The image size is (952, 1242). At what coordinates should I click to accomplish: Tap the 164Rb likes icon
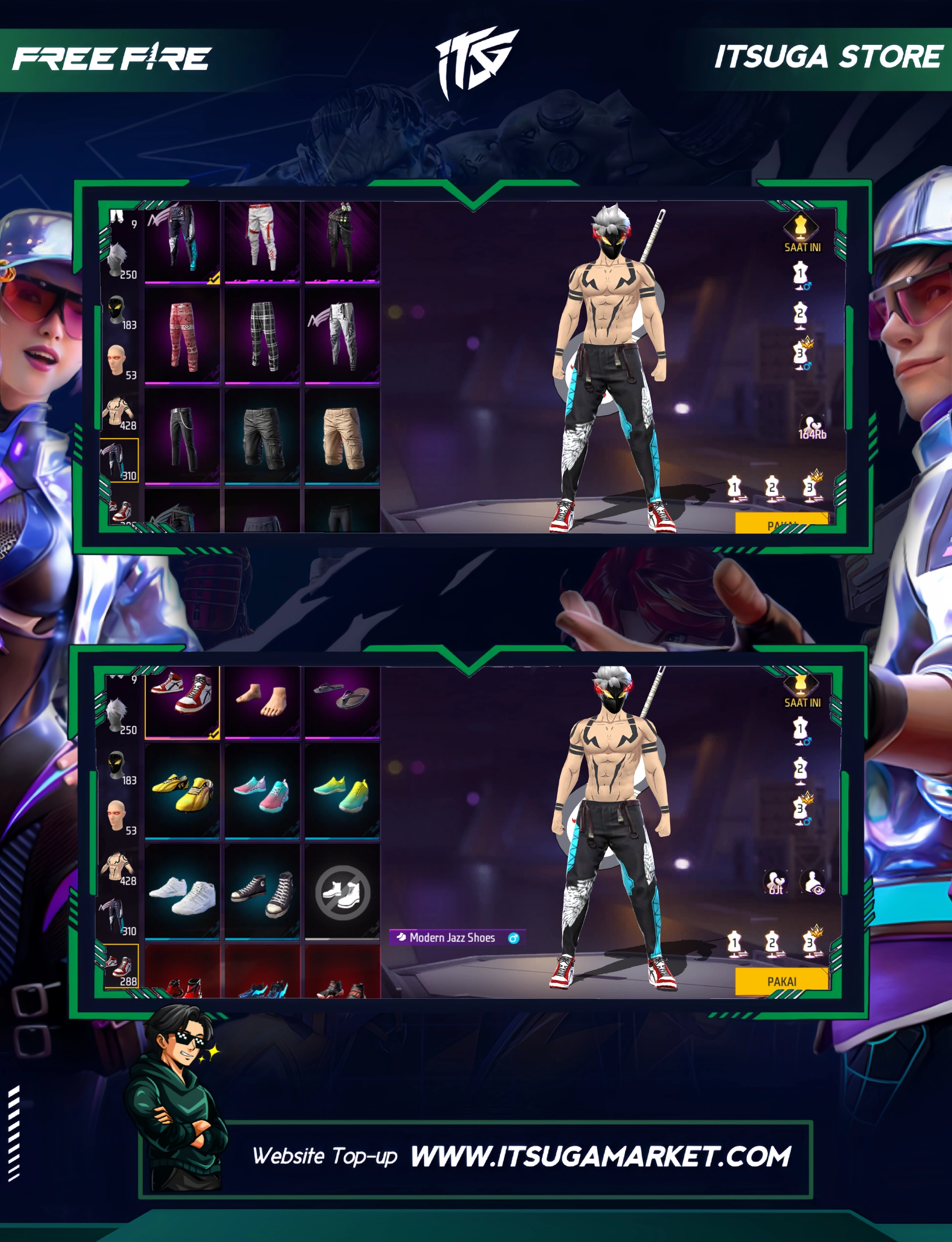812,427
